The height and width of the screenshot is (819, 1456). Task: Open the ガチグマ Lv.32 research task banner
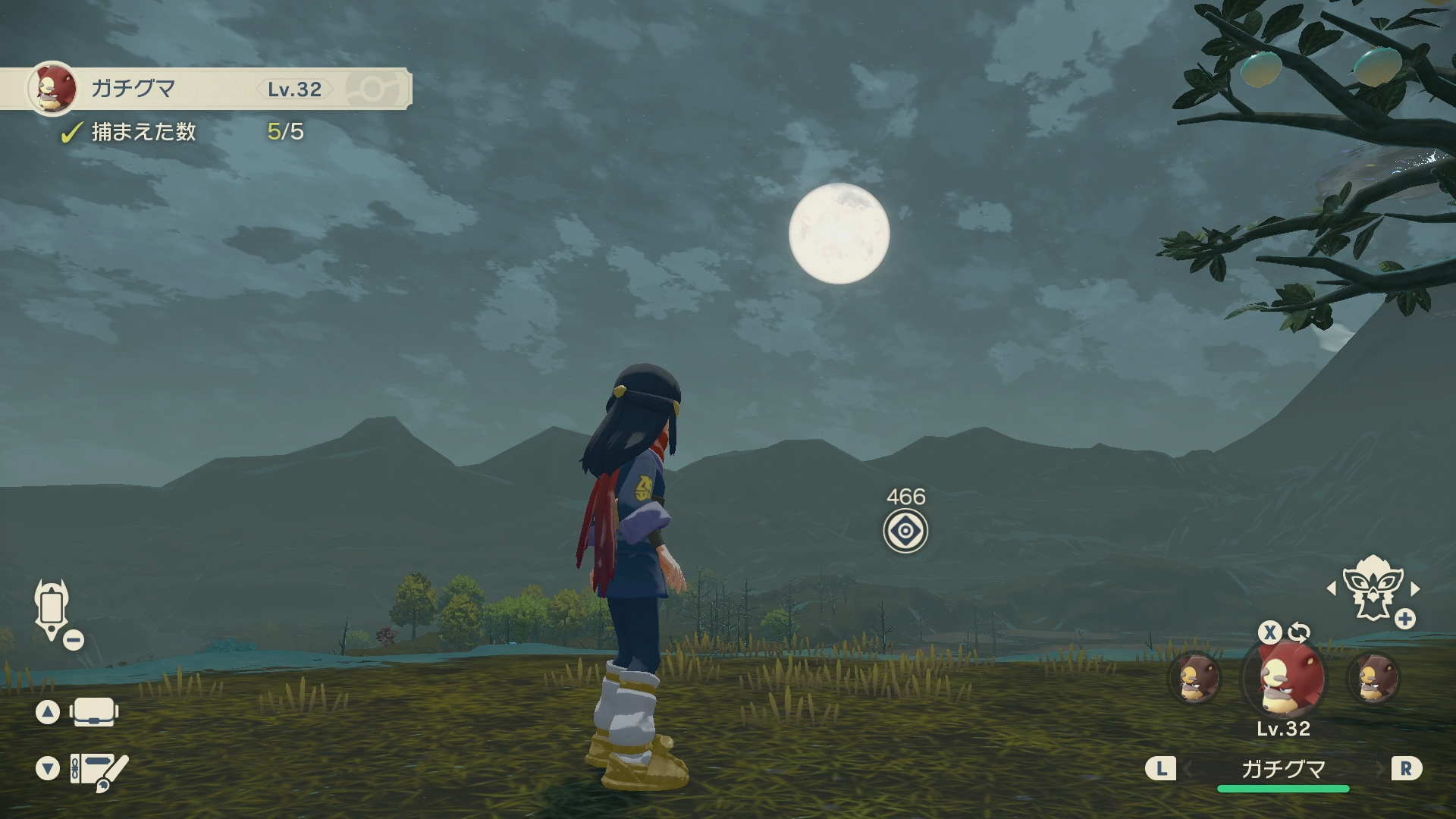pos(205,89)
